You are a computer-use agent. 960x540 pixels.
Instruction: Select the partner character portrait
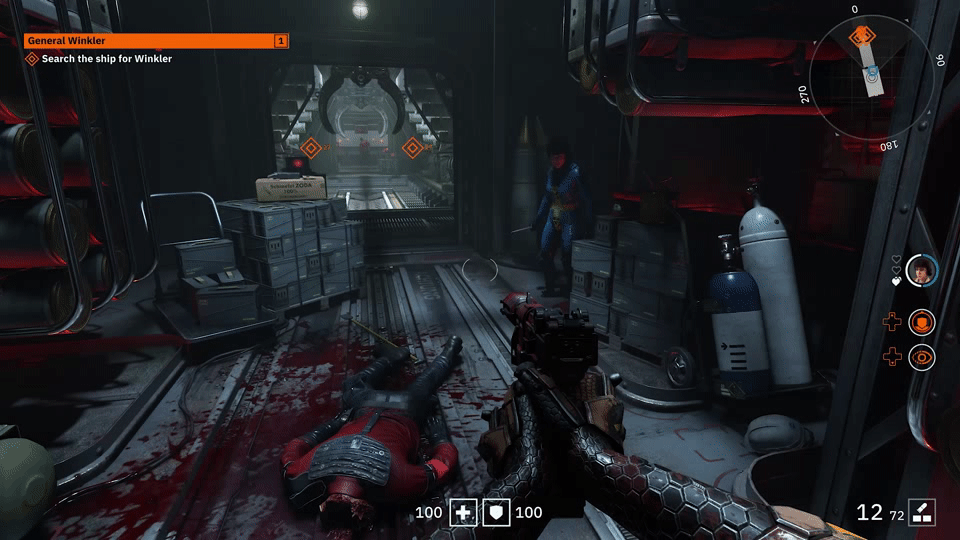coord(921,269)
